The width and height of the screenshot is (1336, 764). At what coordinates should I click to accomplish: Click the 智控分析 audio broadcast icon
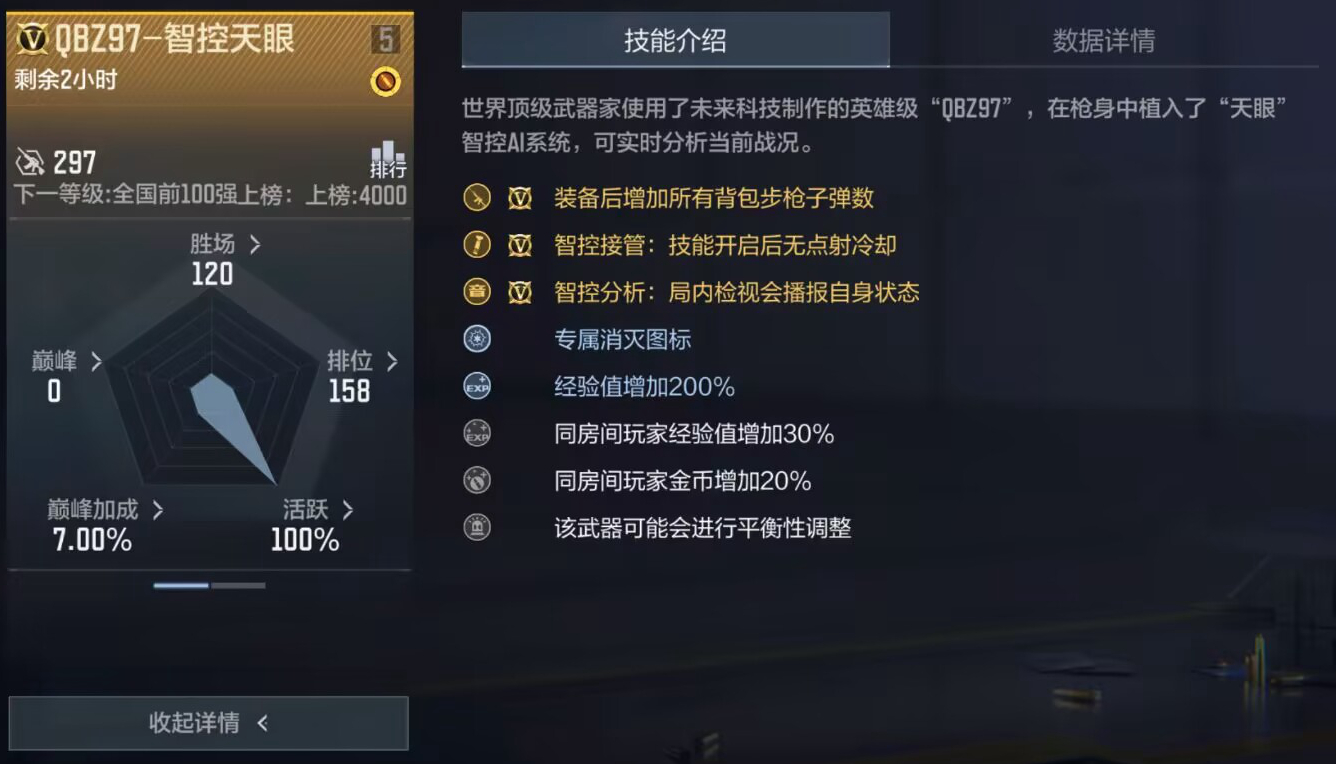[x=476, y=293]
